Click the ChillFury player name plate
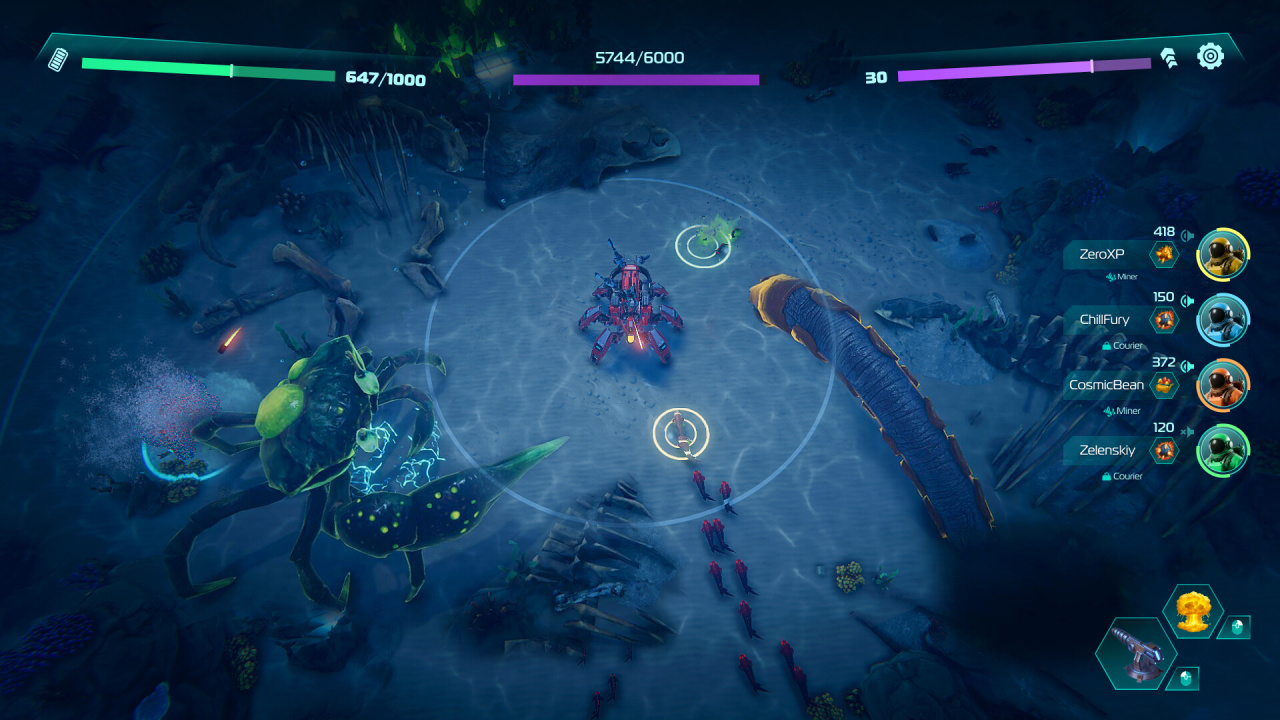The height and width of the screenshot is (720, 1280). [x=1102, y=320]
